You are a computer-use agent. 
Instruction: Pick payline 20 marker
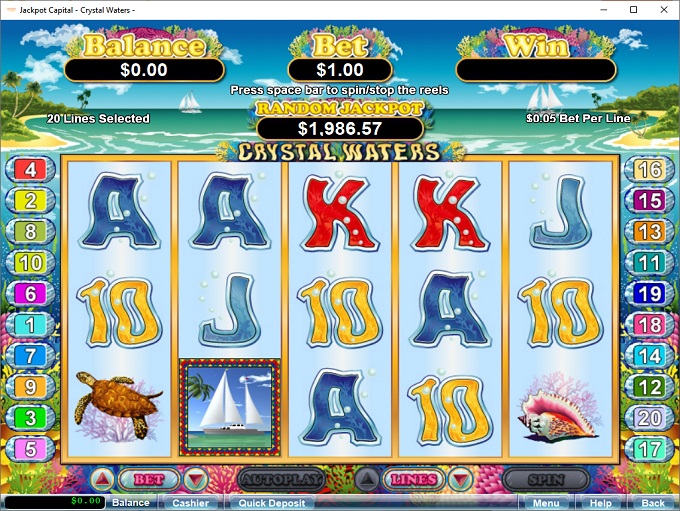pos(650,418)
